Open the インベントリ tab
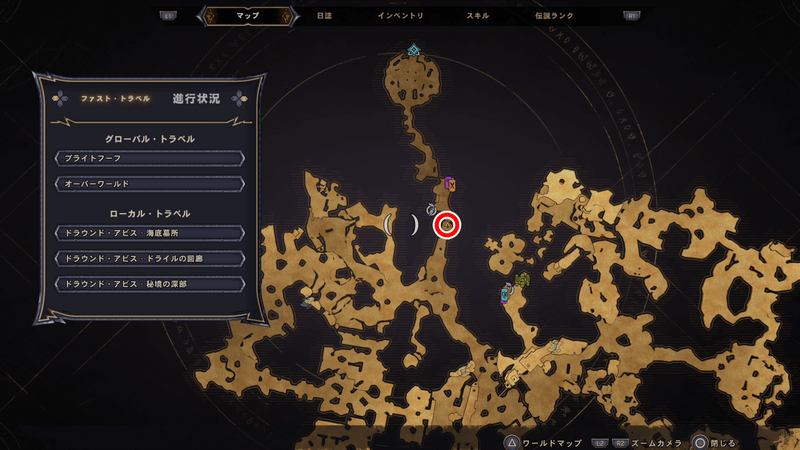Viewport: 800px width, 450px height. [x=401, y=17]
